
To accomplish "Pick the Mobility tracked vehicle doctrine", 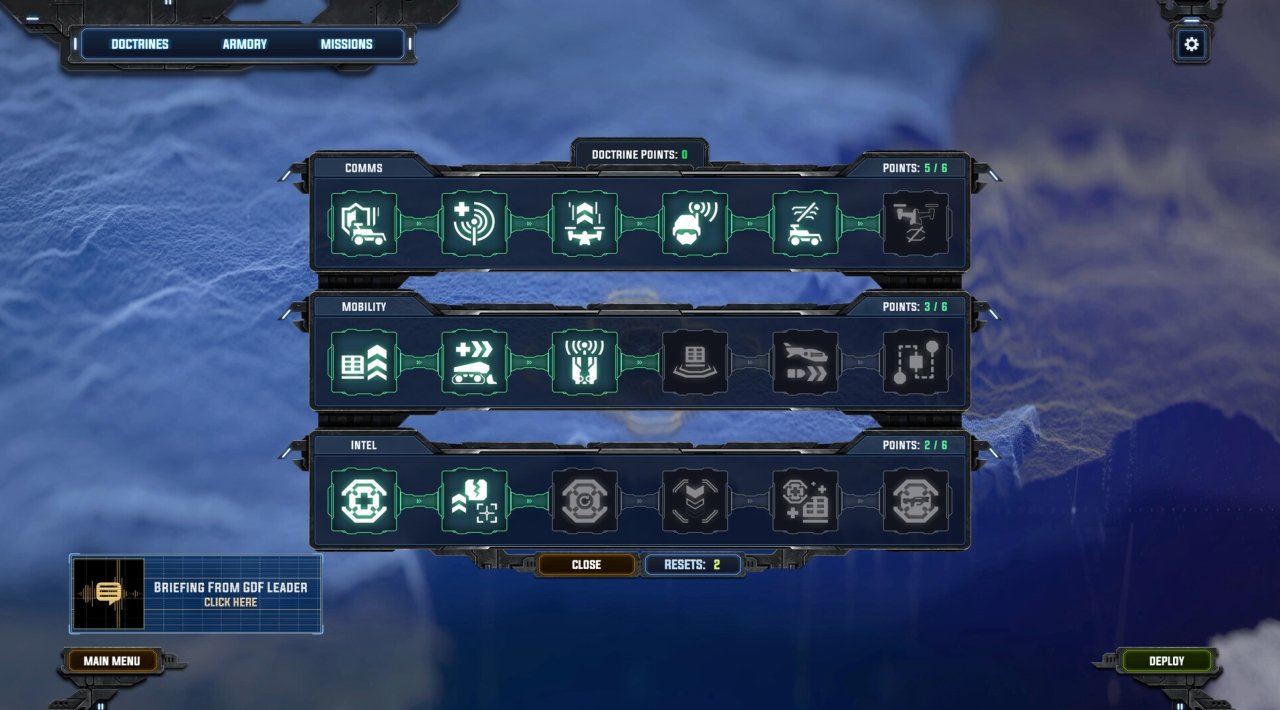I will (x=474, y=362).
